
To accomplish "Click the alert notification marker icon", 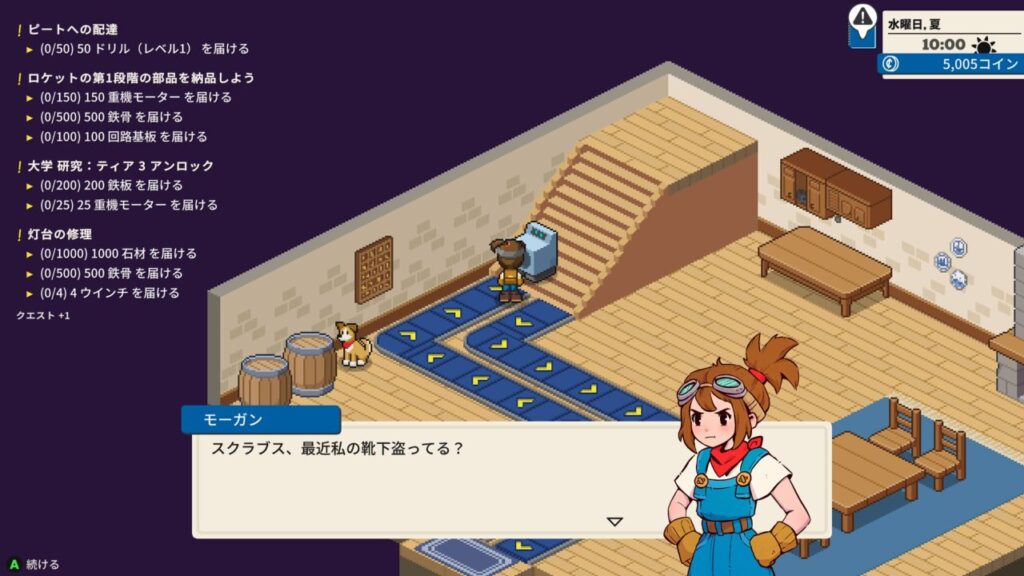I will pyautogui.click(x=862, y=20).
